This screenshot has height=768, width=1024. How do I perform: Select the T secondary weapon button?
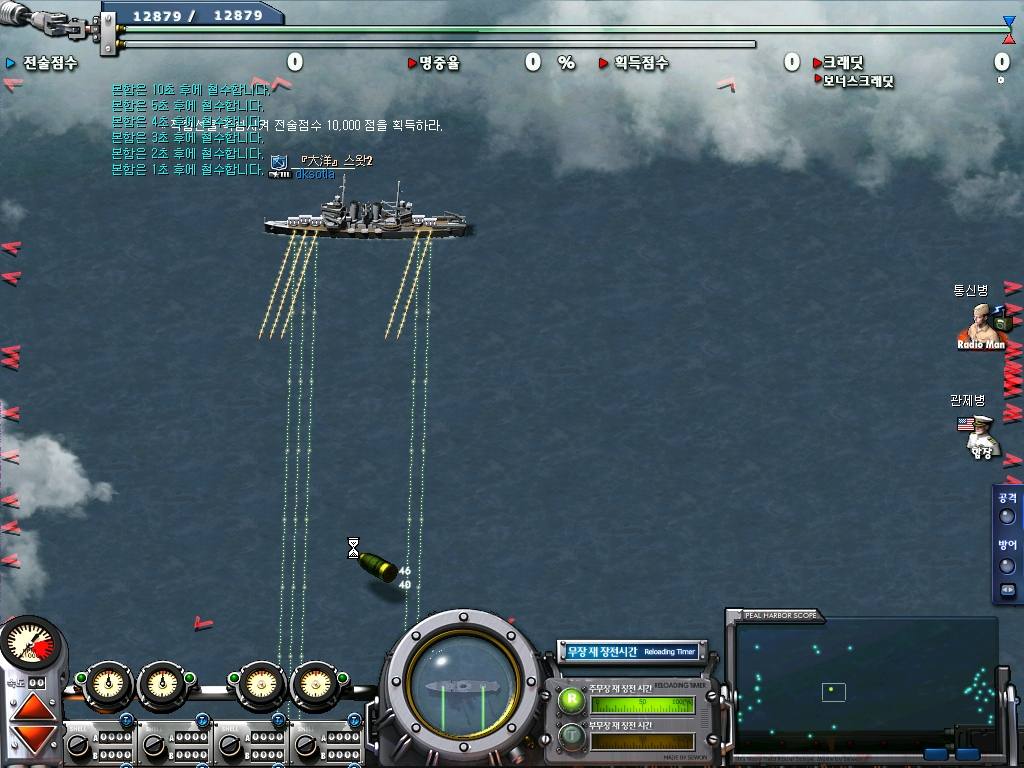pos(572,738)
